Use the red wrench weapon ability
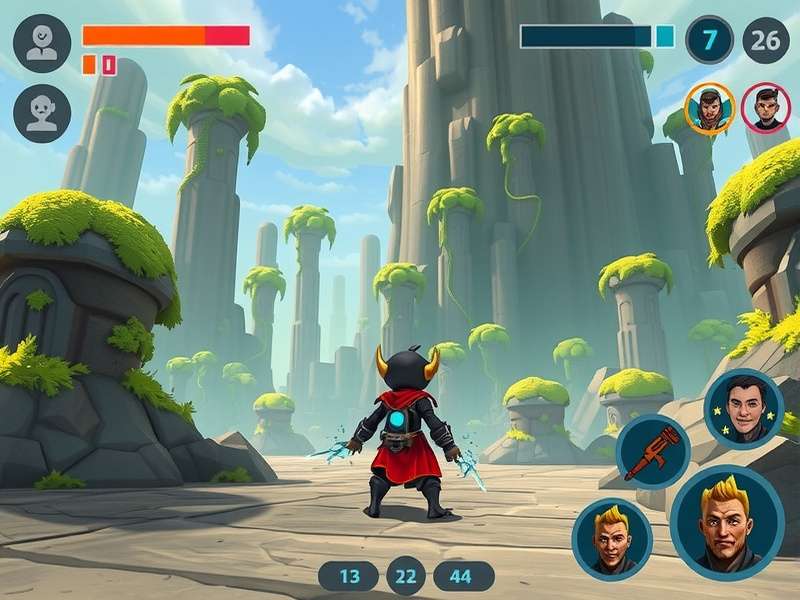The width and height of the screenshot is (800, 600). pos(653,451)
